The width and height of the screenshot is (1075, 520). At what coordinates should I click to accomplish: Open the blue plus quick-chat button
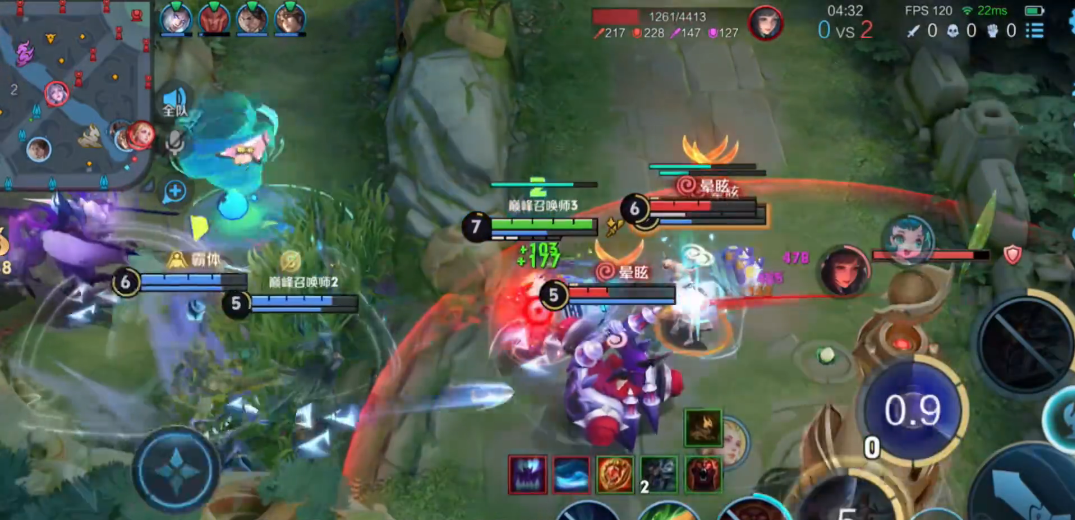176,190
